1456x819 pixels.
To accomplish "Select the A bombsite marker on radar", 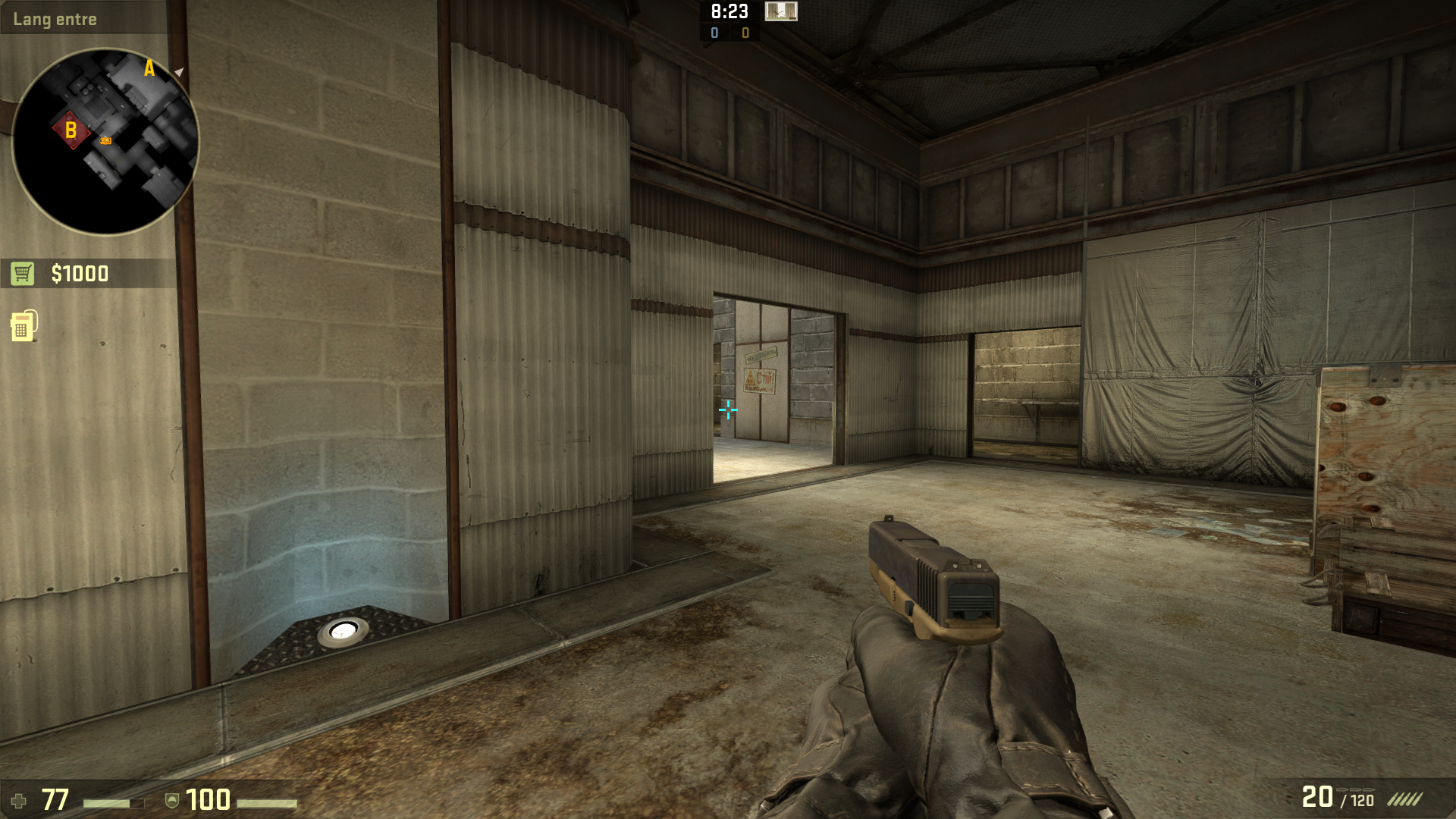I will point(149,69).
